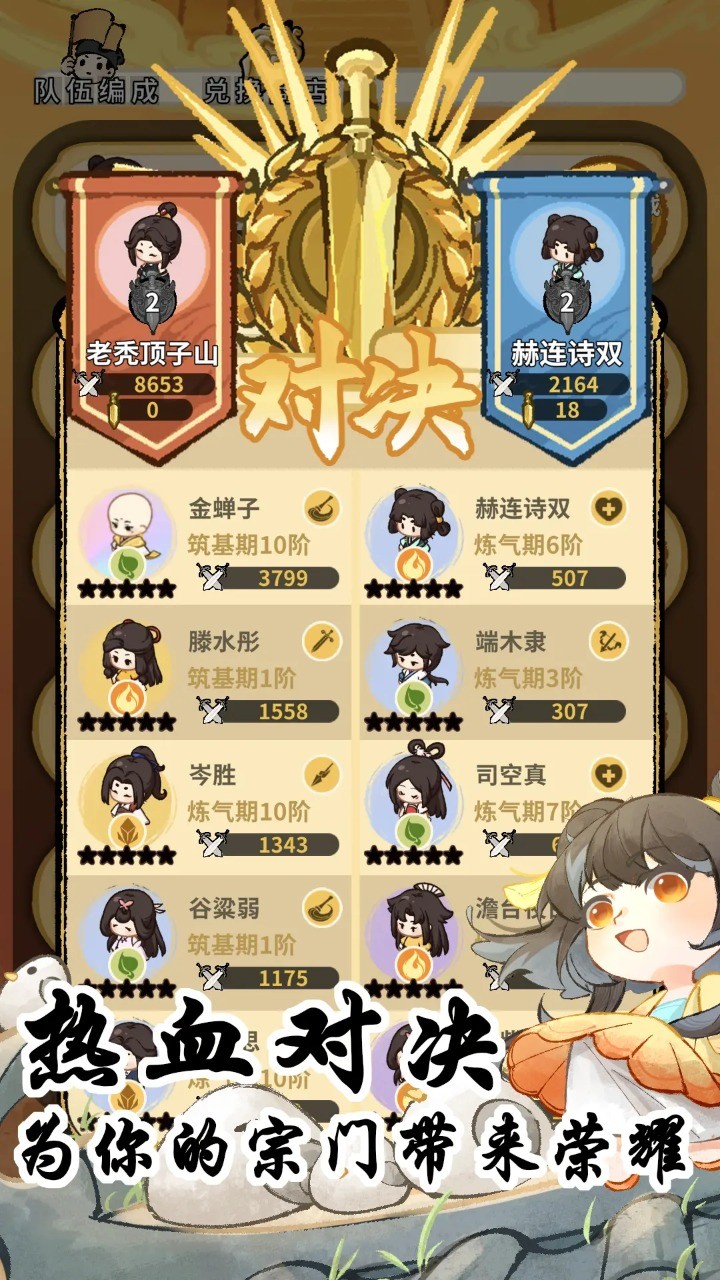
Task: Tap 司空真's healer heart icon
Action: tap(608, 775)
